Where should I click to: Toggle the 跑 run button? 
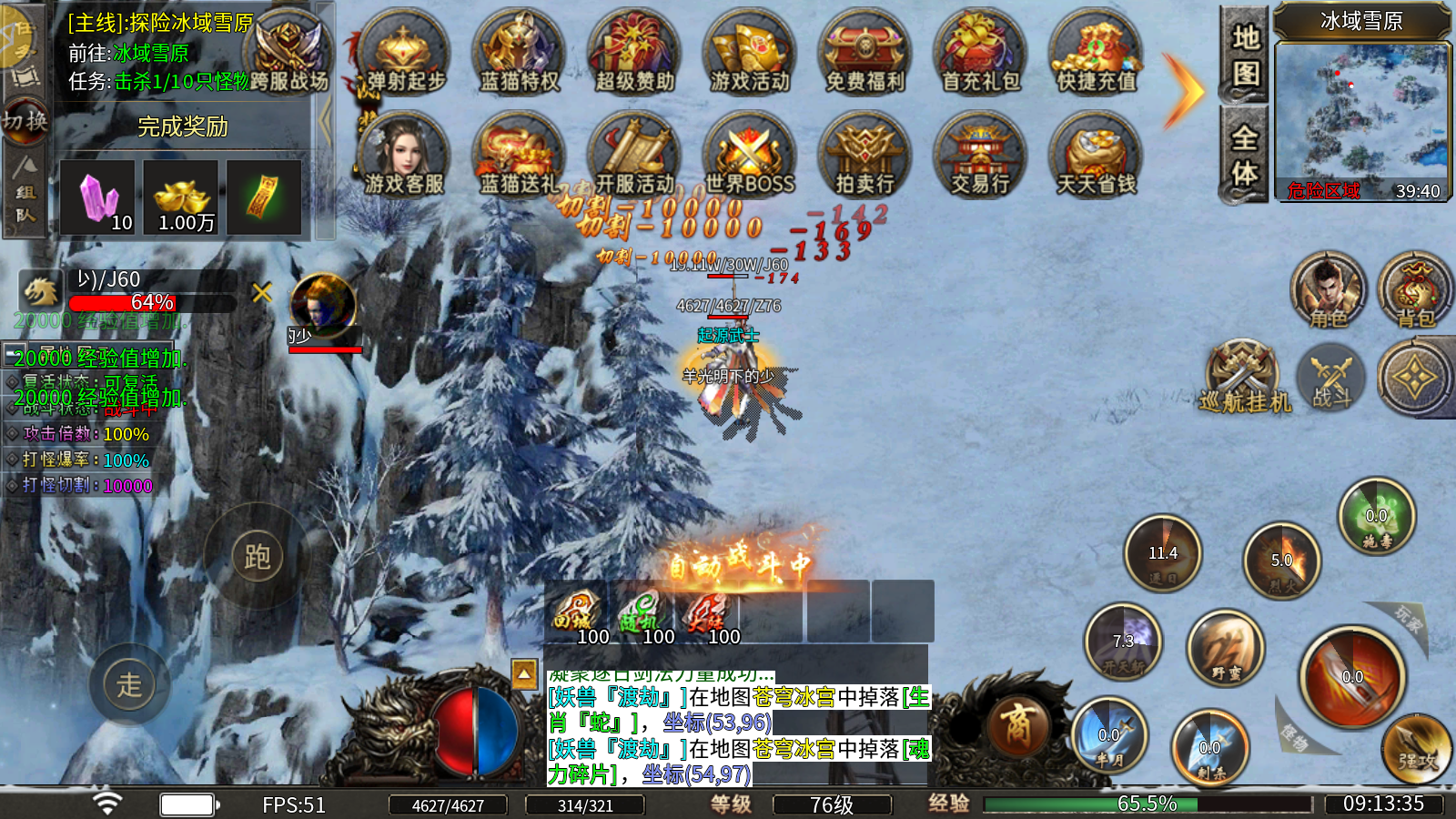click(x=257, y=556)
